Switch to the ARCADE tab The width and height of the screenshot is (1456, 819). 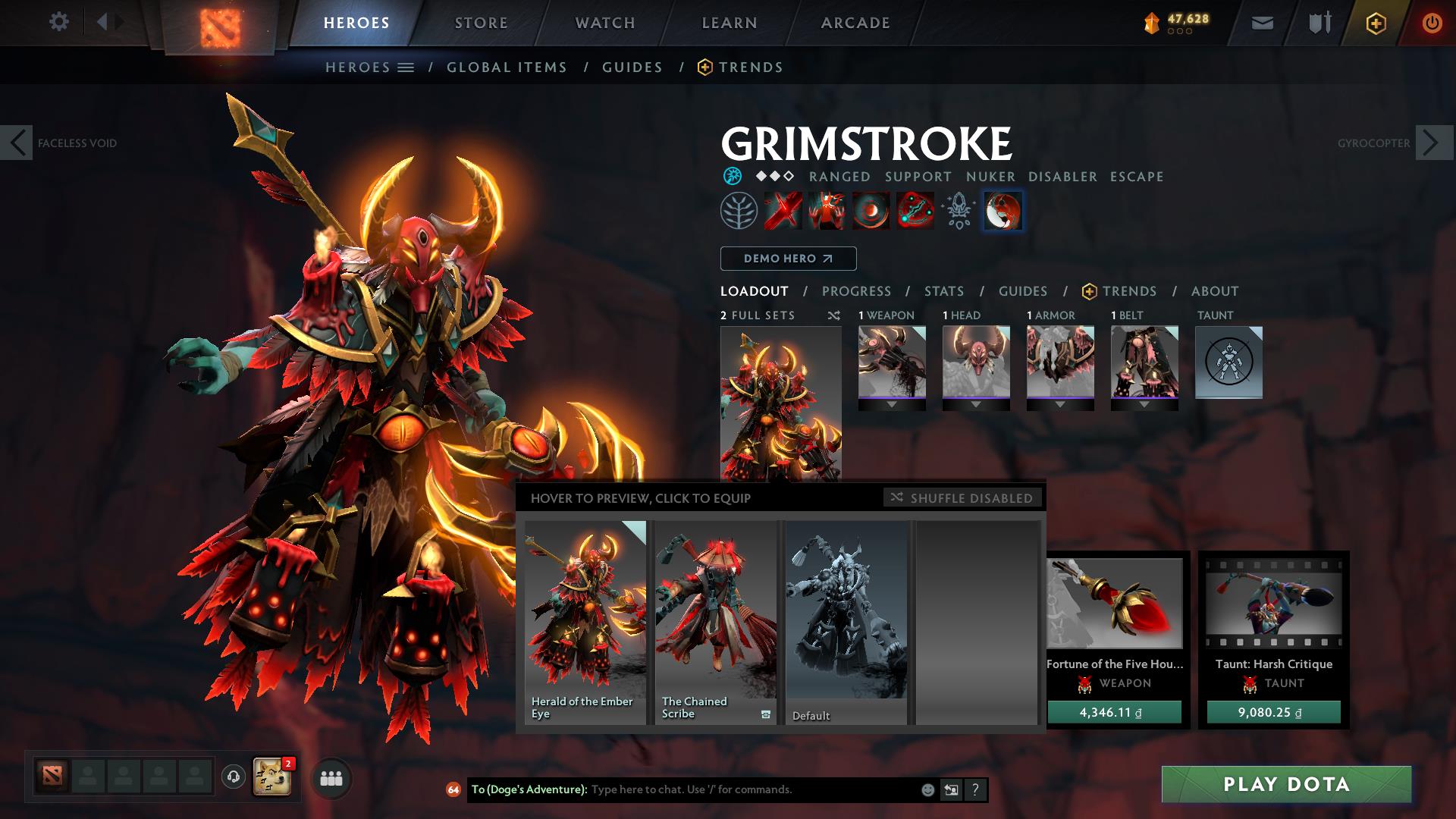coord(855,22)
